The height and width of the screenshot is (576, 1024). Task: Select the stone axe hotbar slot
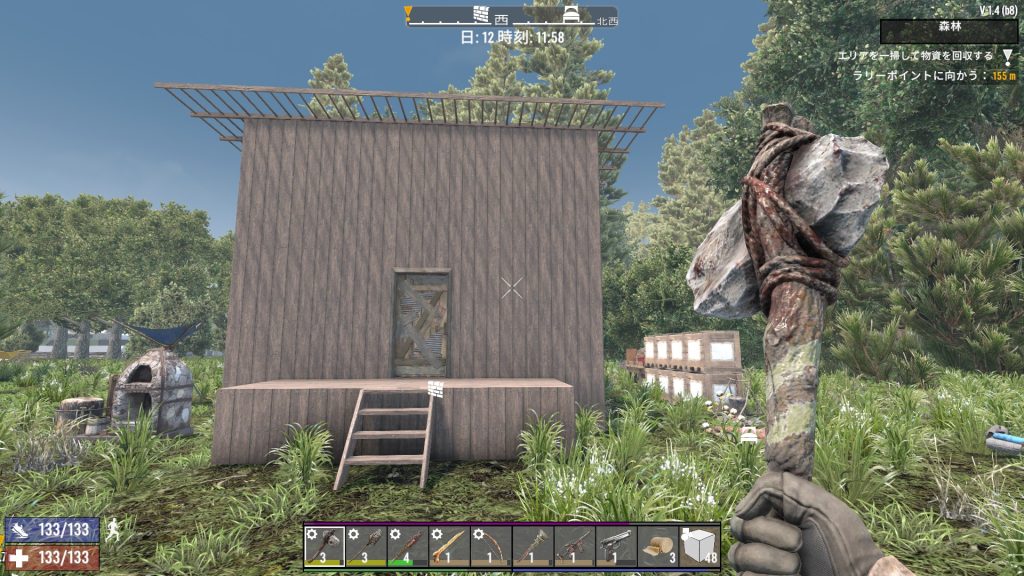coord(324,547)
